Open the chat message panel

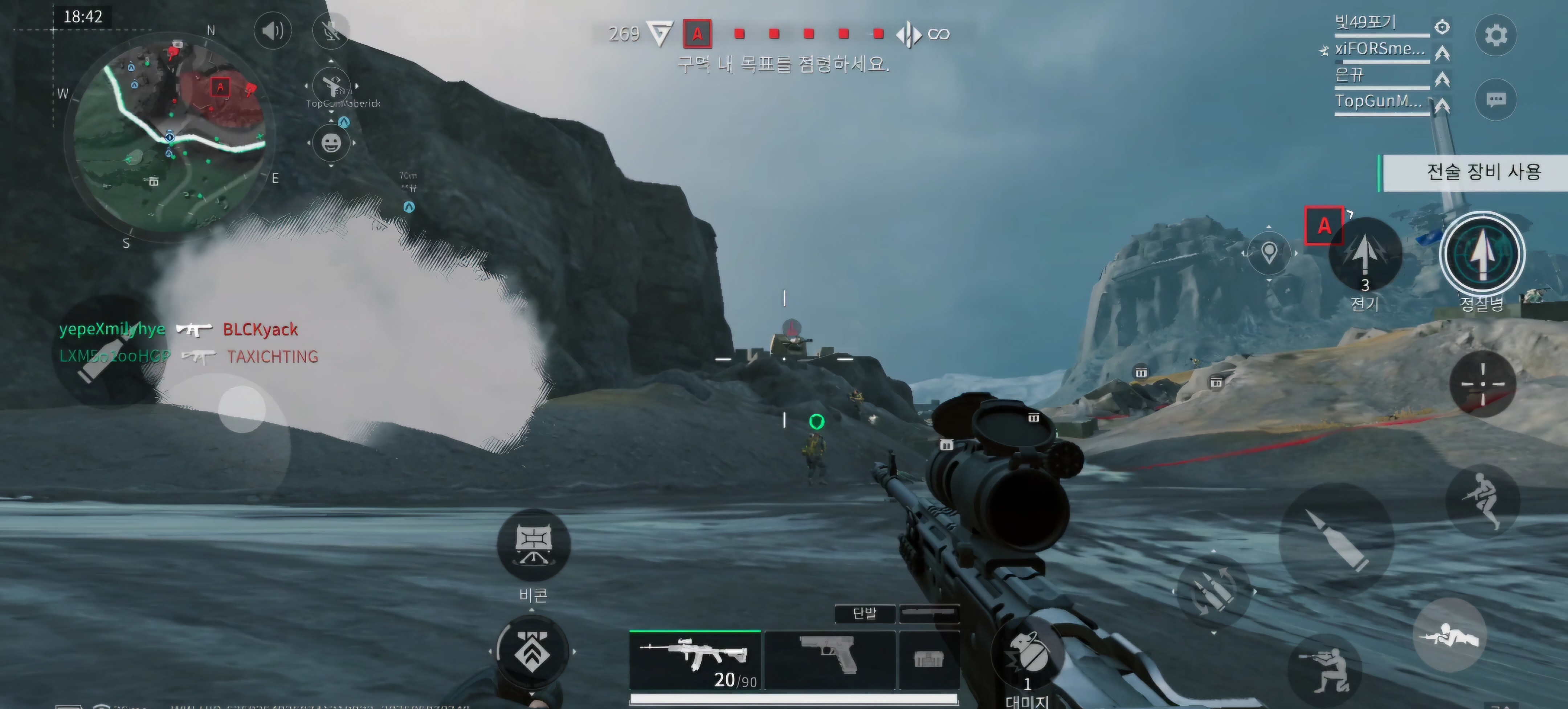[1495, 99]
